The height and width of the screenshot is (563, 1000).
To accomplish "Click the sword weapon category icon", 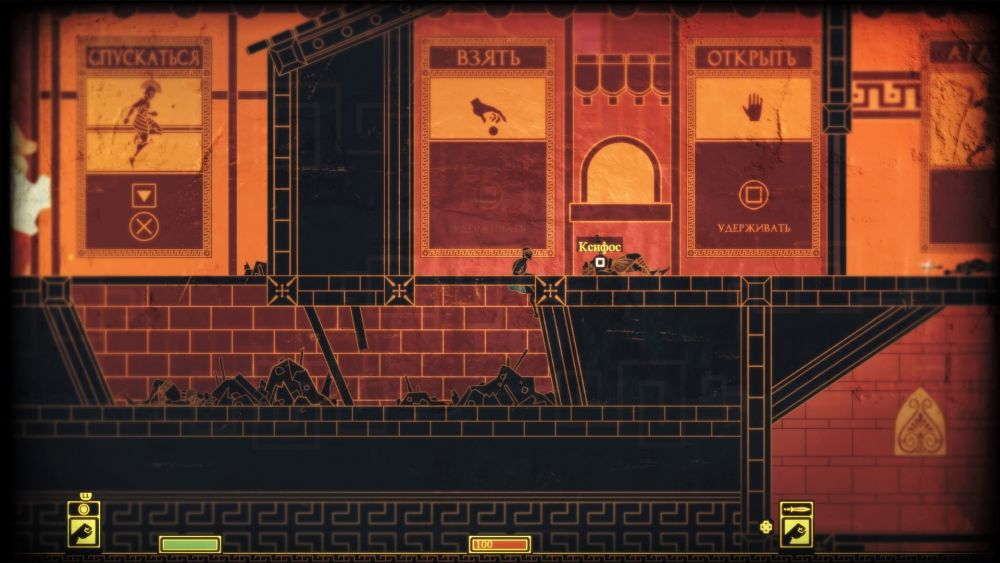I will coord(796,510).
